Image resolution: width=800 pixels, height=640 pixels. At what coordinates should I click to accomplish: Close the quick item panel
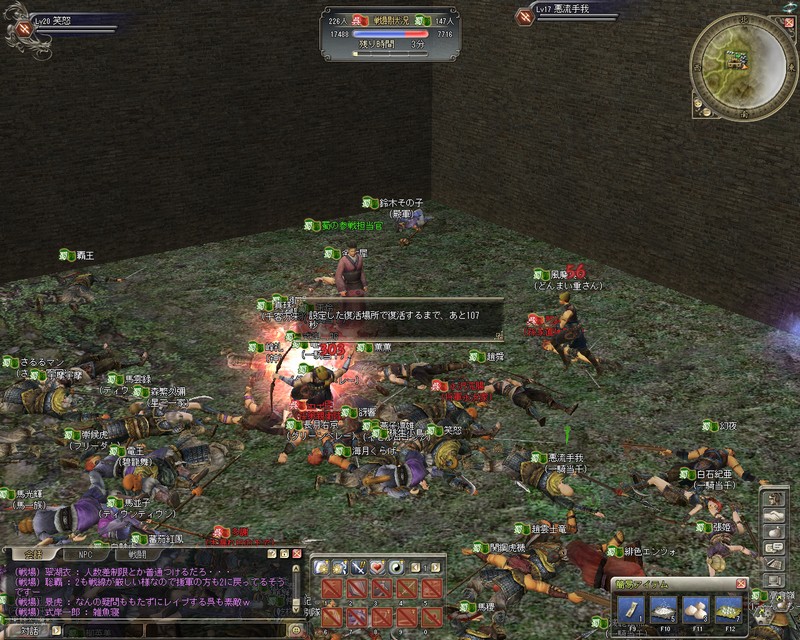[741, 583]
